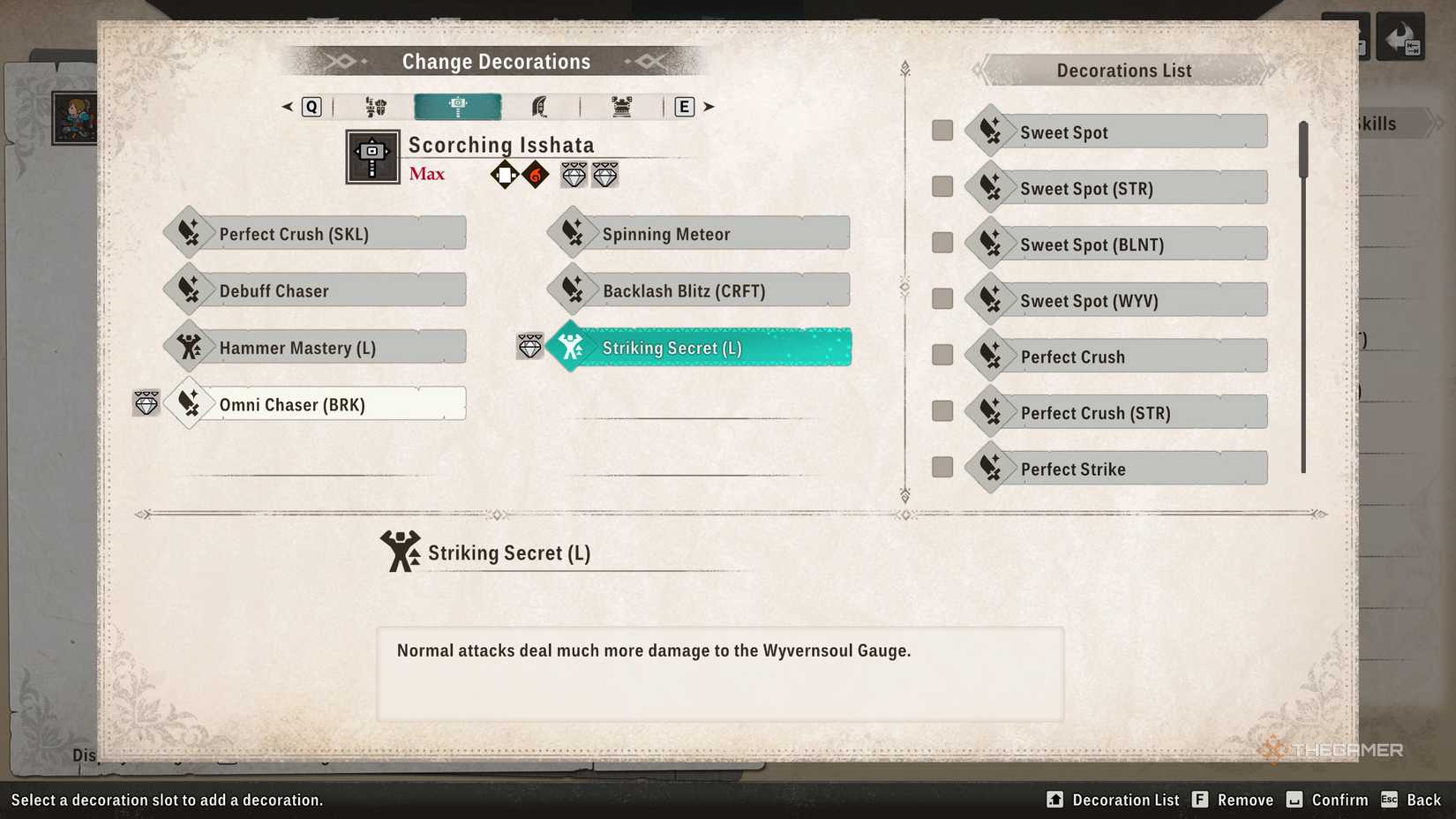Click the Striking Secret skill icon above the description

point(402,552)
